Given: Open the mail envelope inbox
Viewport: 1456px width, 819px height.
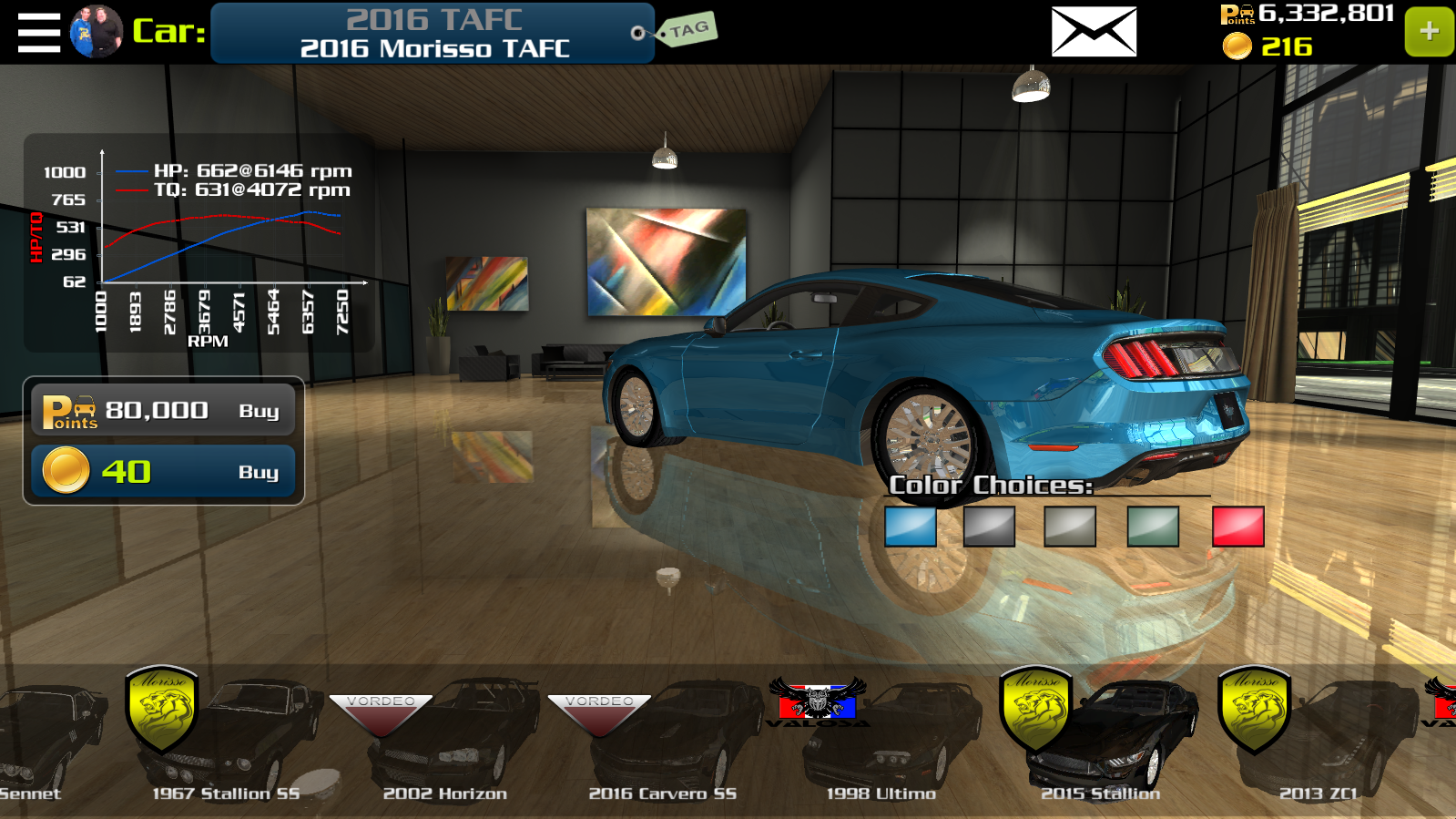Looking at the screenshot, I should coord(1094,32).
